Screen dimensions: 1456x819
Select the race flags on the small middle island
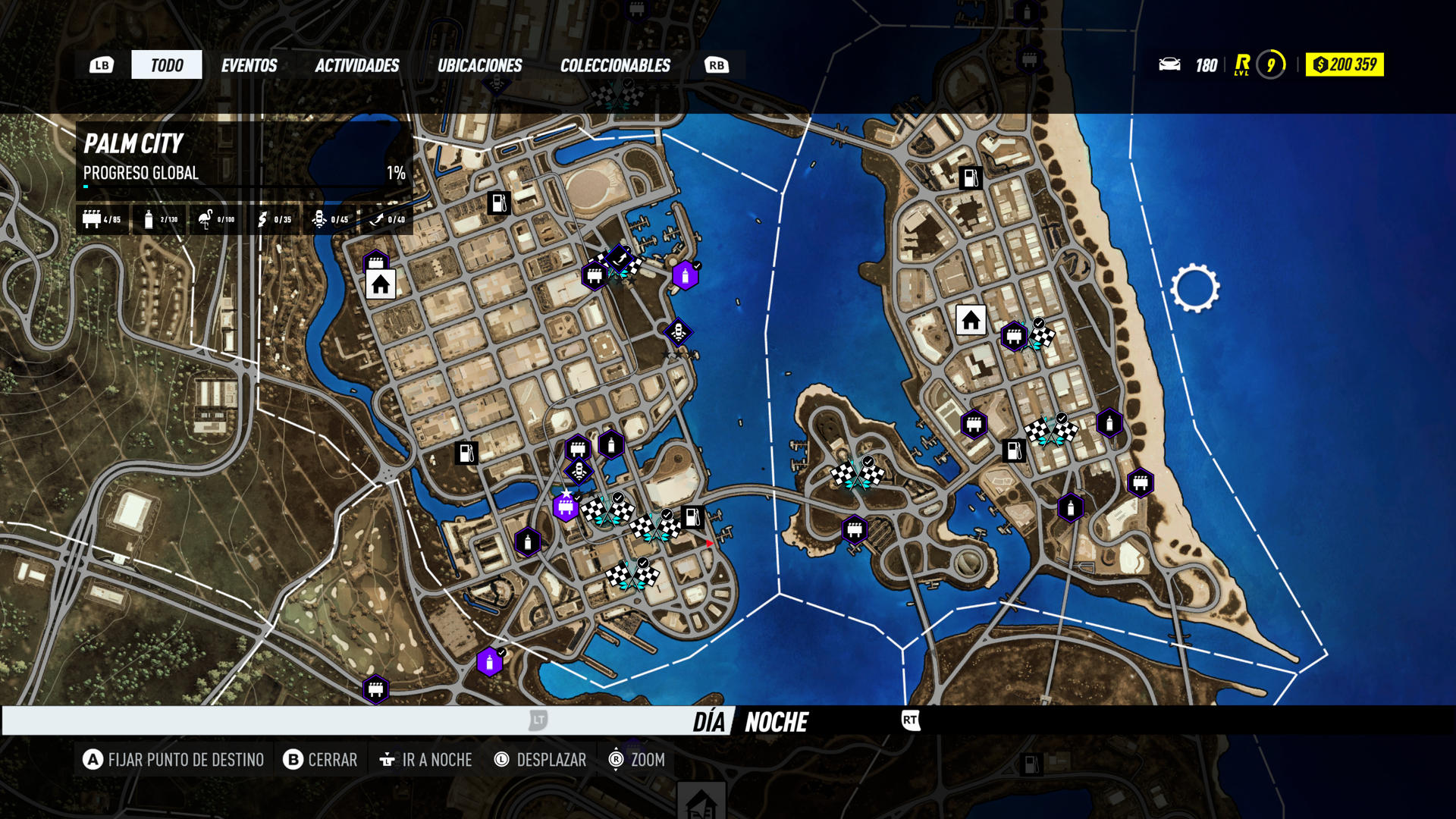[x=857, y=475]
